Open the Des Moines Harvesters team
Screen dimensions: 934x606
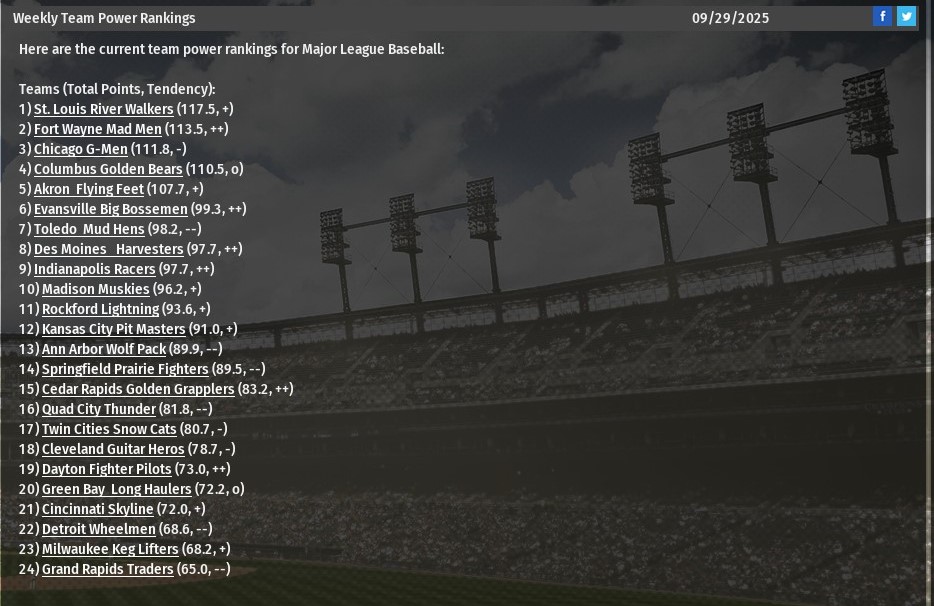[108, 249]
